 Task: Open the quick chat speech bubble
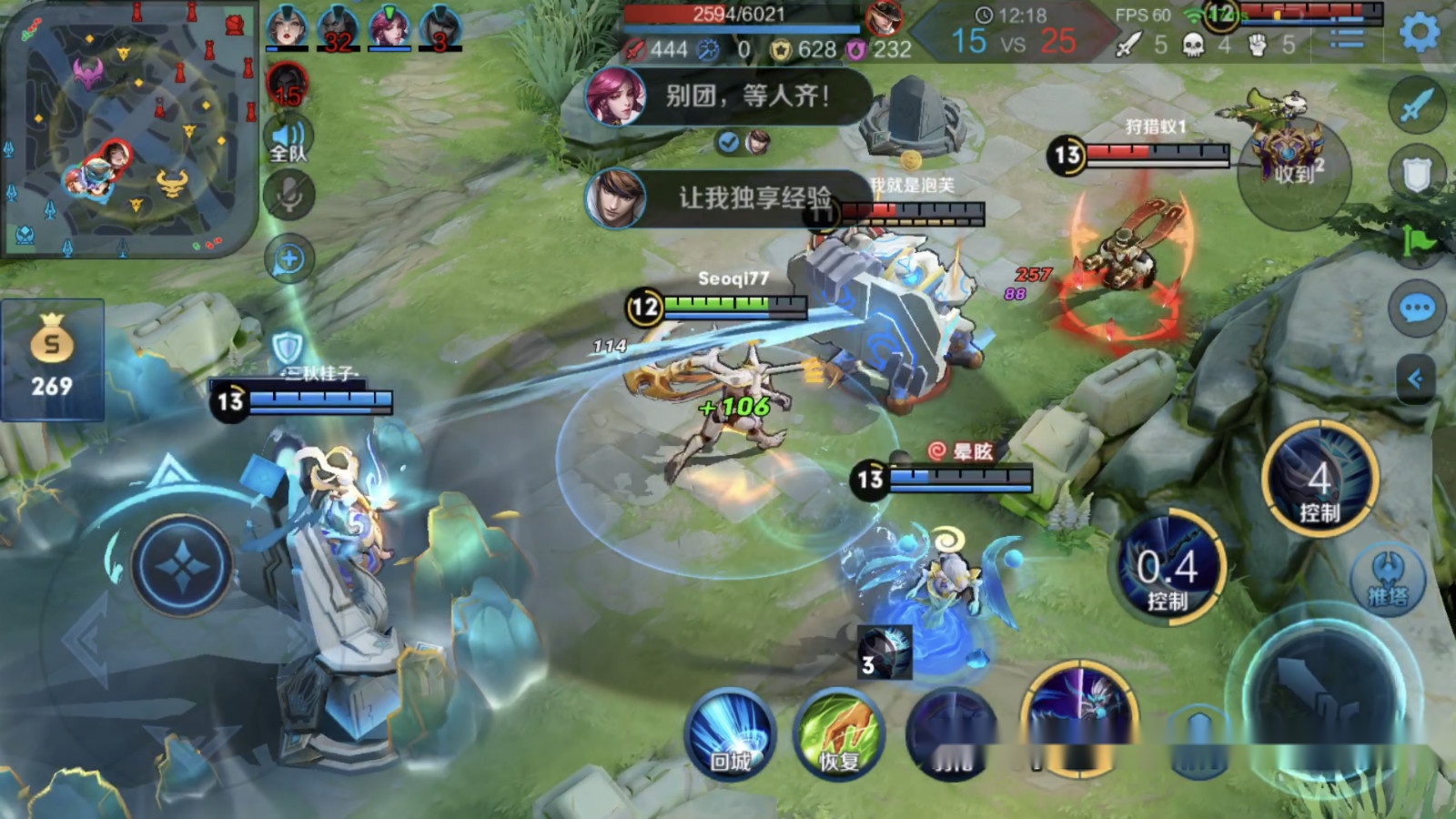click(1416, 309)
